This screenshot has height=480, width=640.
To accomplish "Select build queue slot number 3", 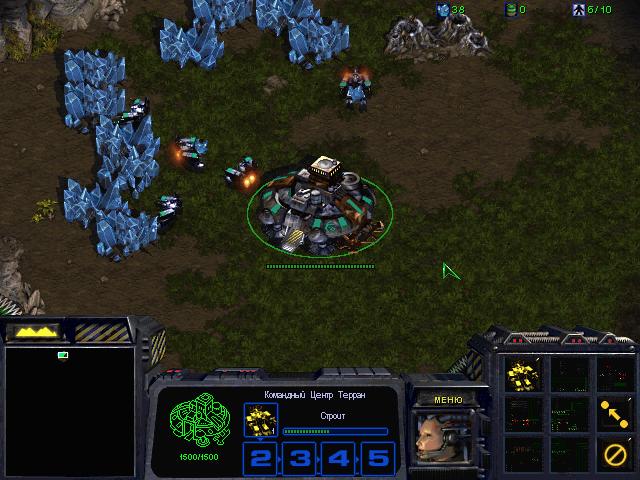I will click(x=300, y=459).
